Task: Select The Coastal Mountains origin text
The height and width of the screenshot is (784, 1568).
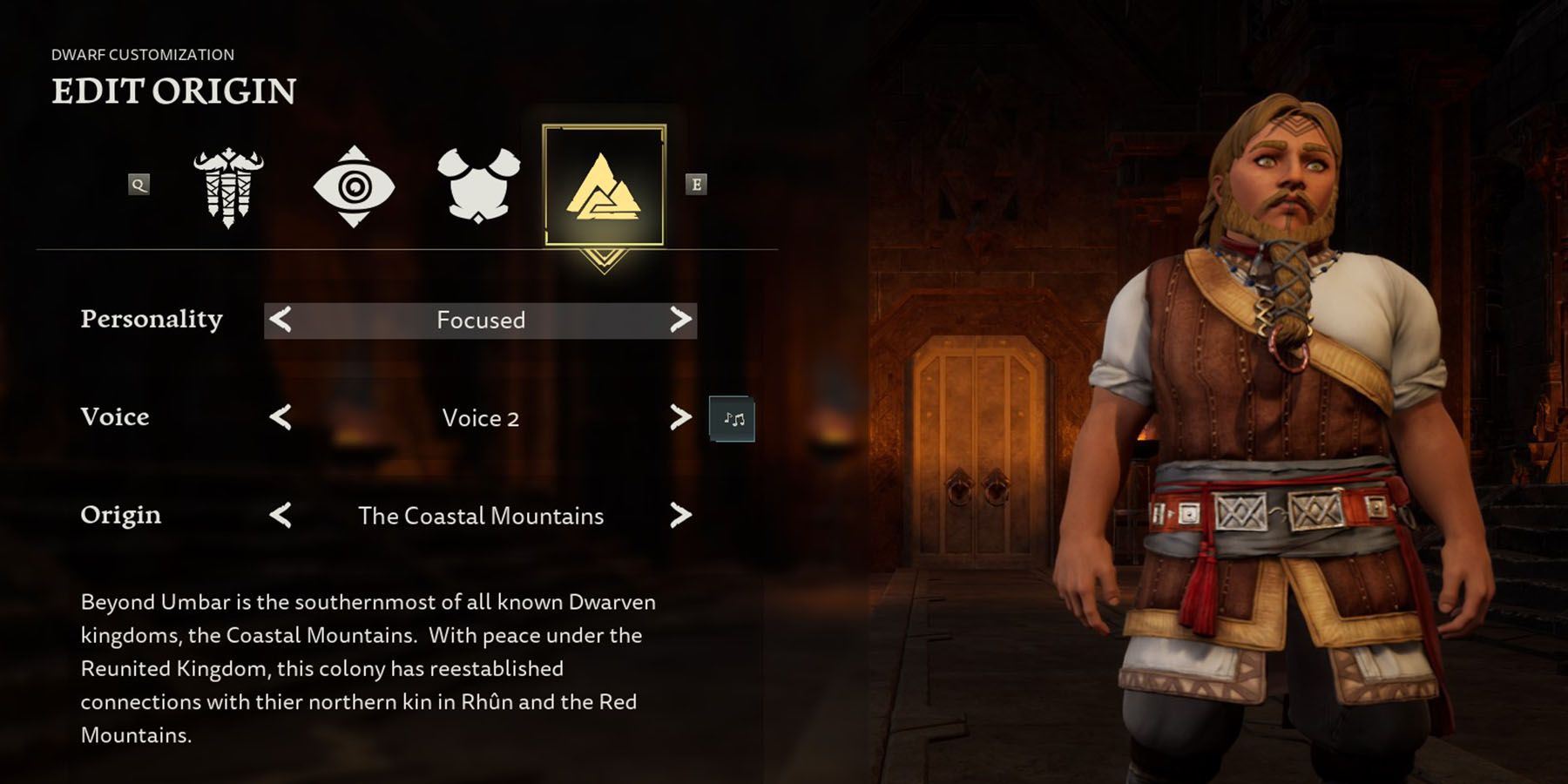Action: coord(480,515)
